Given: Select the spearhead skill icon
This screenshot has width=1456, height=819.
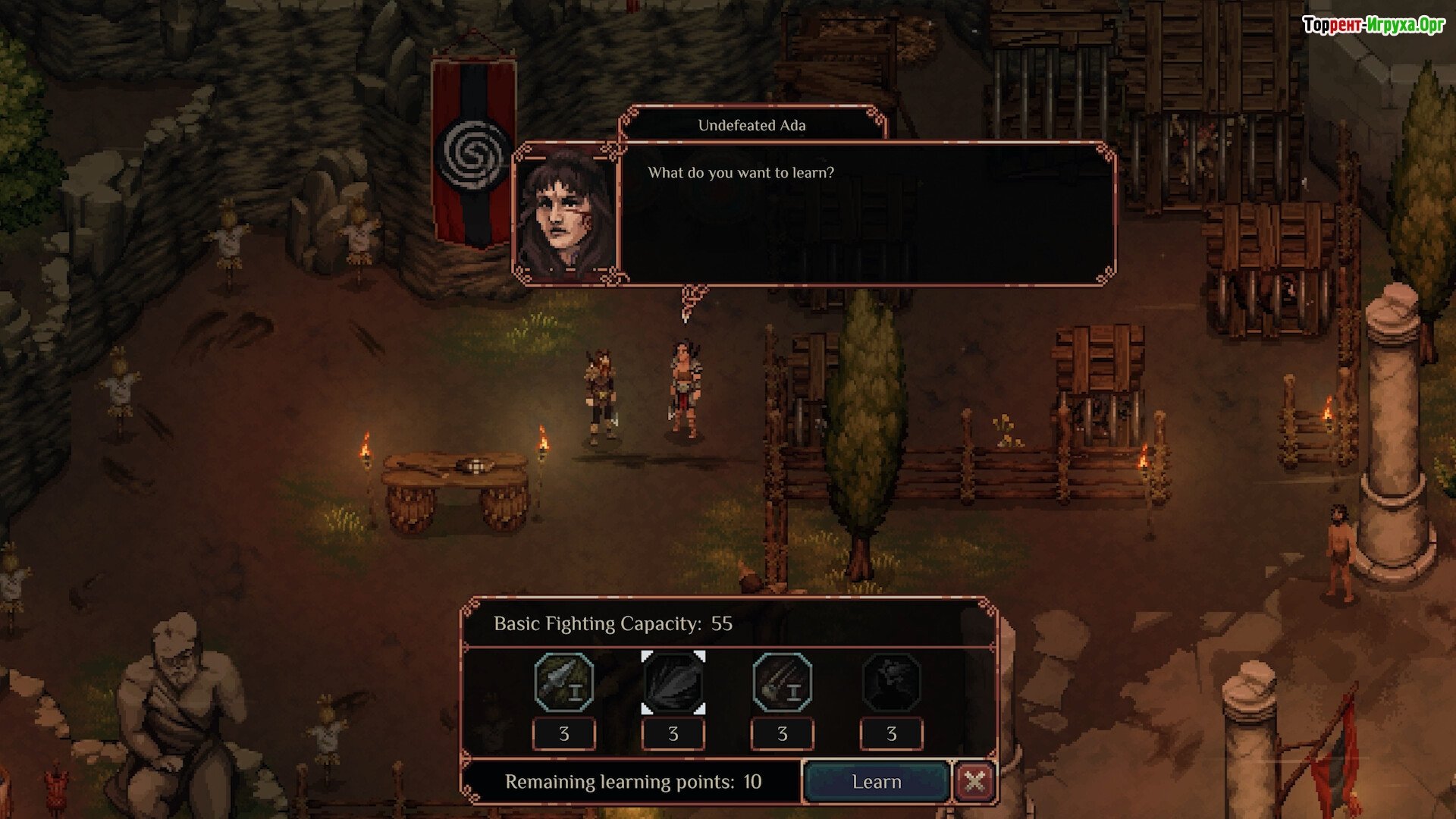Looking at the screenshot, I should click(563, 682).
